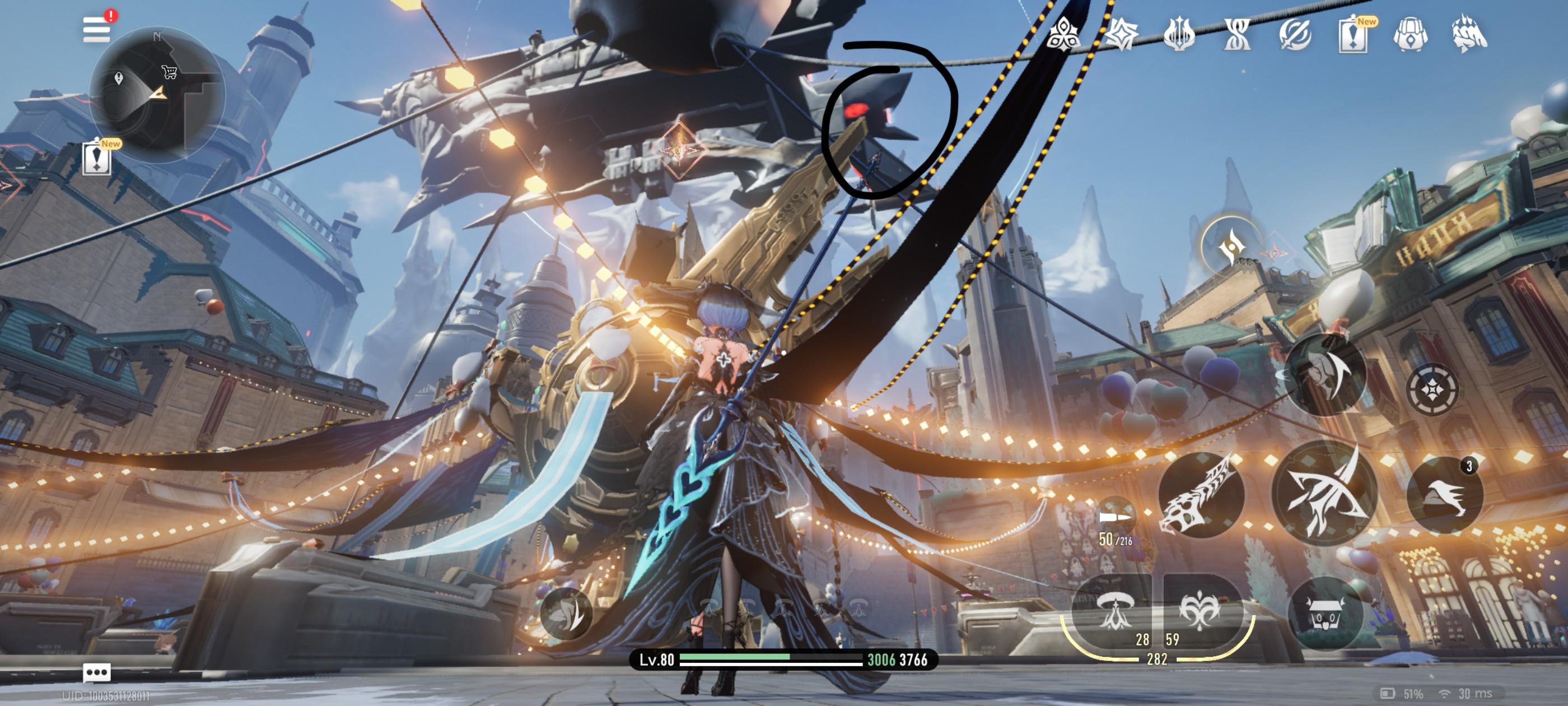Image resolution: width=1568 pixels, height=706 pixels.
Task: Open the hourglass menu icon
Action: [x=1236, y=34]
